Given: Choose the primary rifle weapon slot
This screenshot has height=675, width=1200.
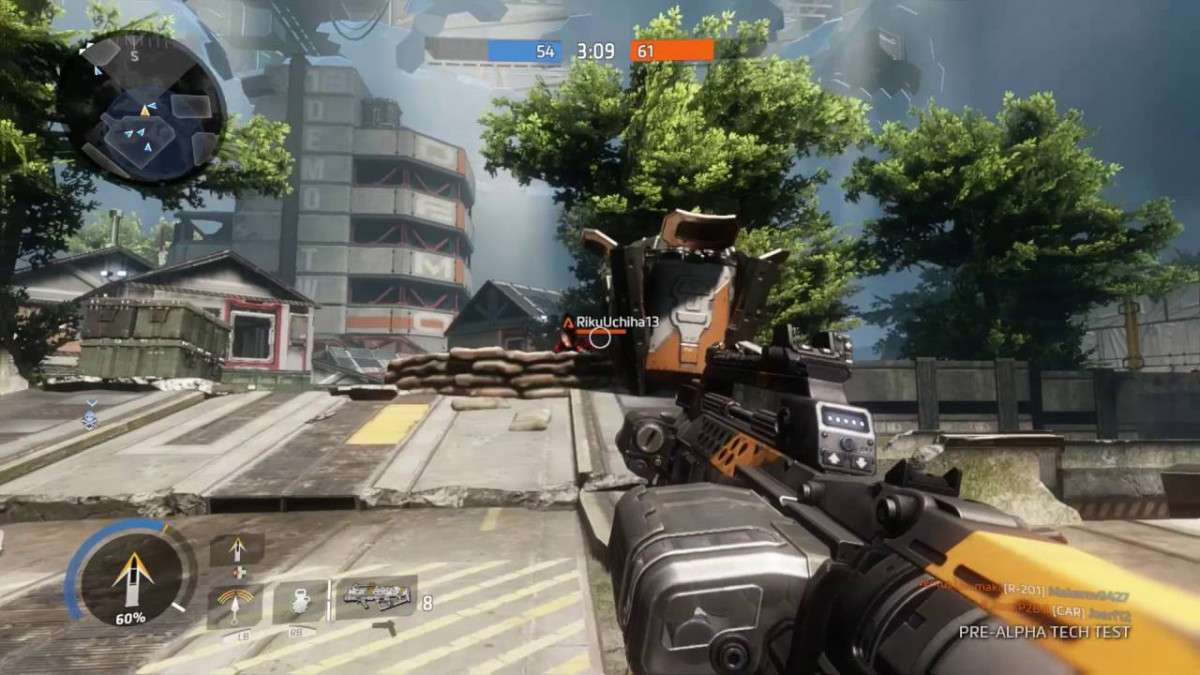Looking at the screenshot, I should click(x=377, y=597).
